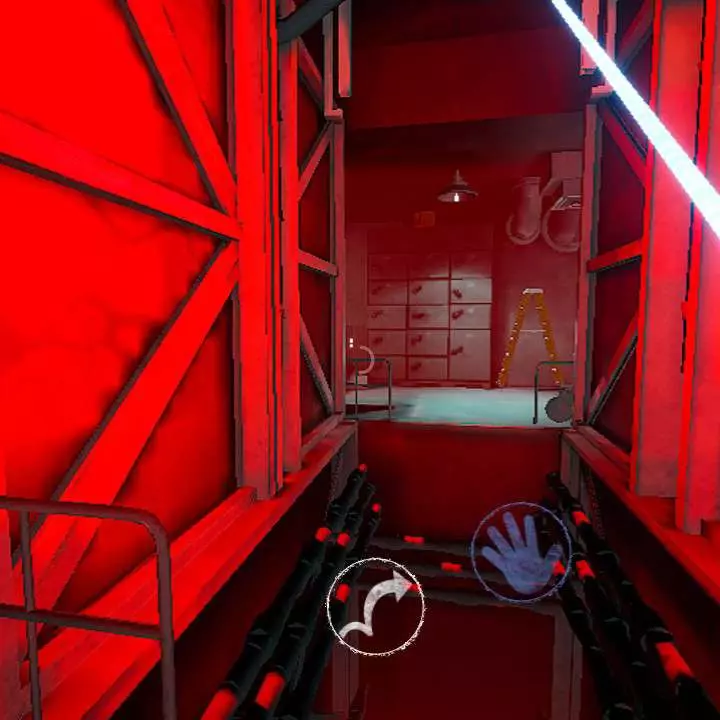The image size is (720, 720).
Task: Fire the blue GrabPack hand
Action: coord(520,553)
